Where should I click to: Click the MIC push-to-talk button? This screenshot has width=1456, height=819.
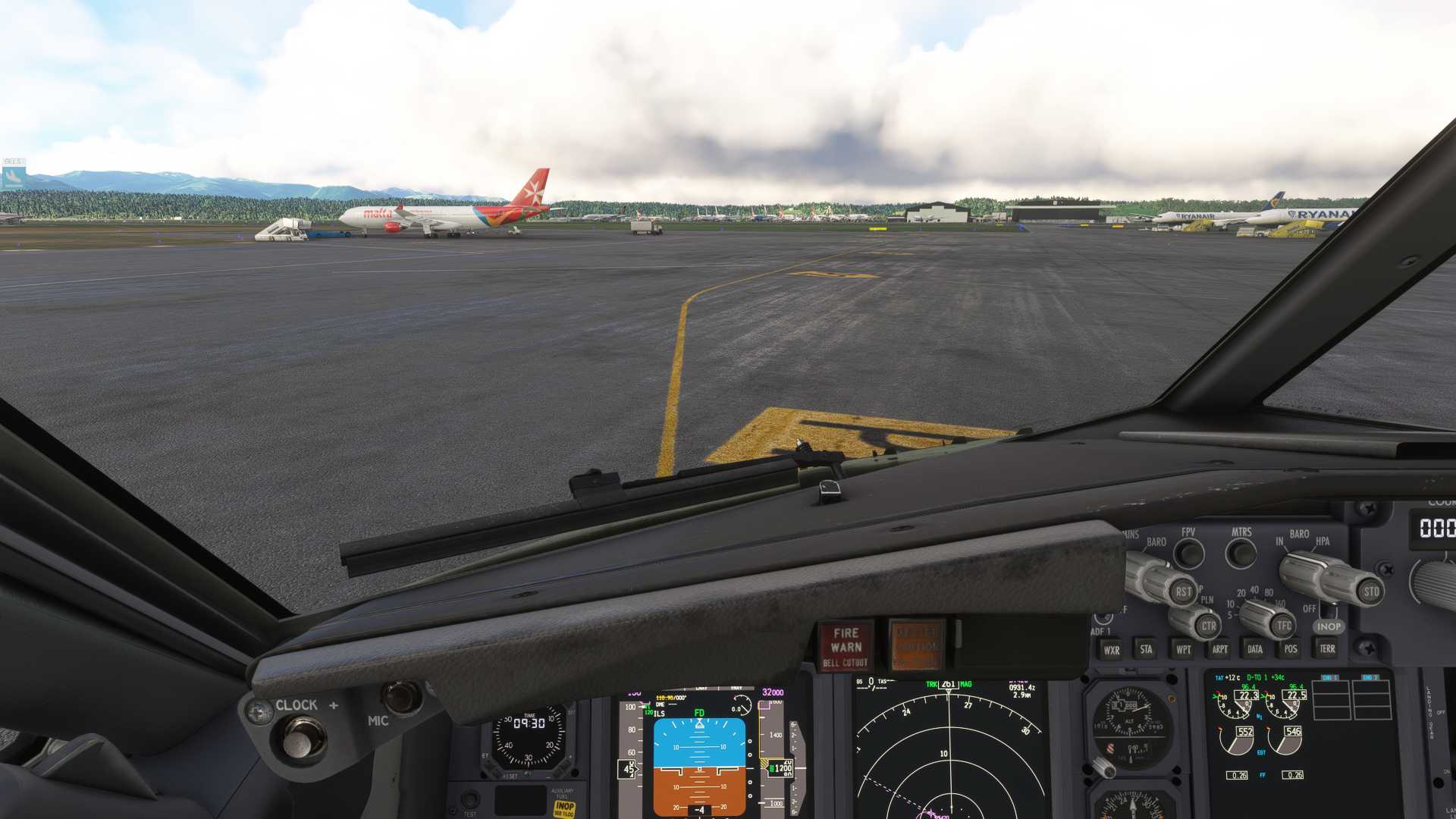coord(400,697)
